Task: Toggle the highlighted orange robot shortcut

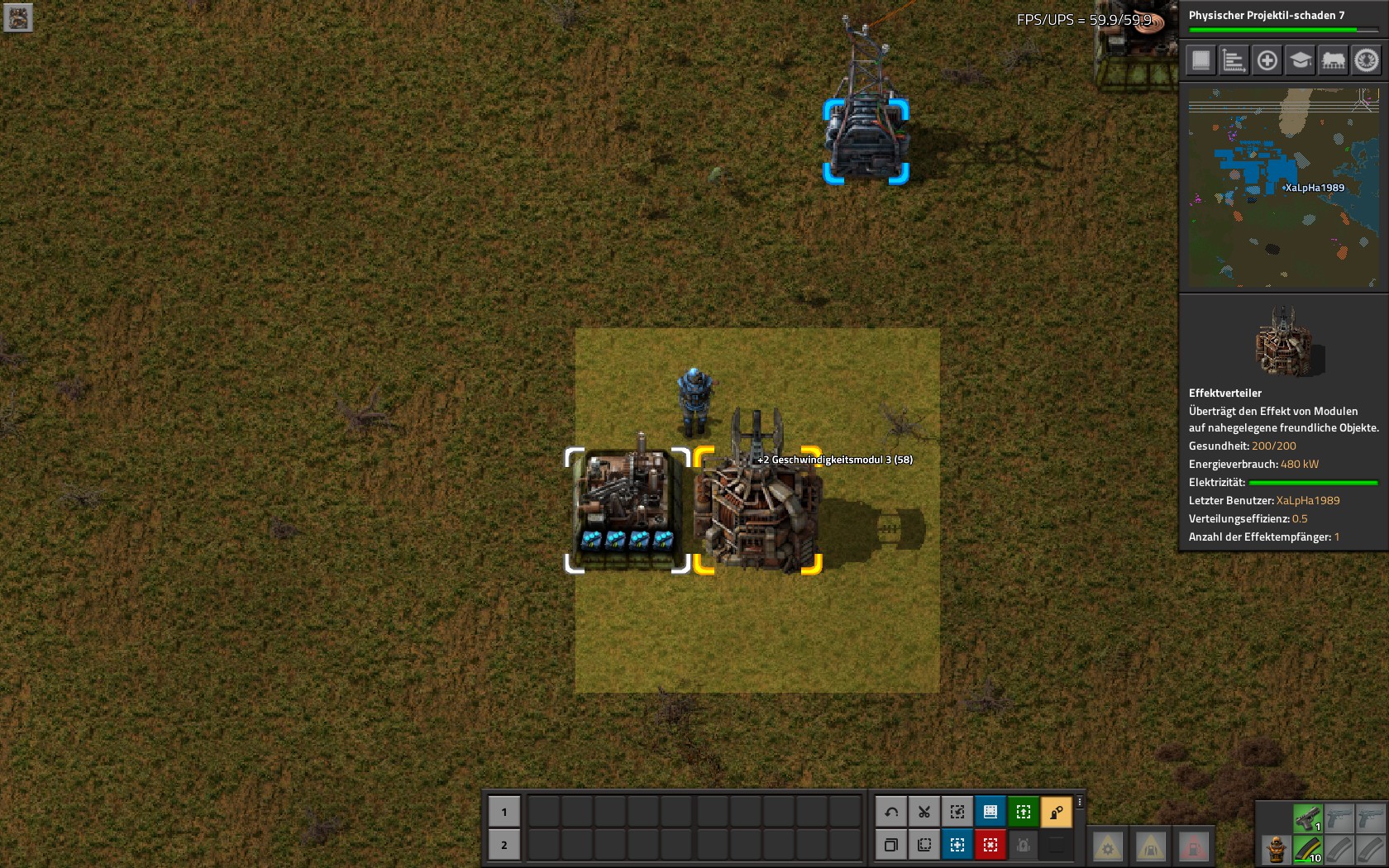Action: point(1057,812)
